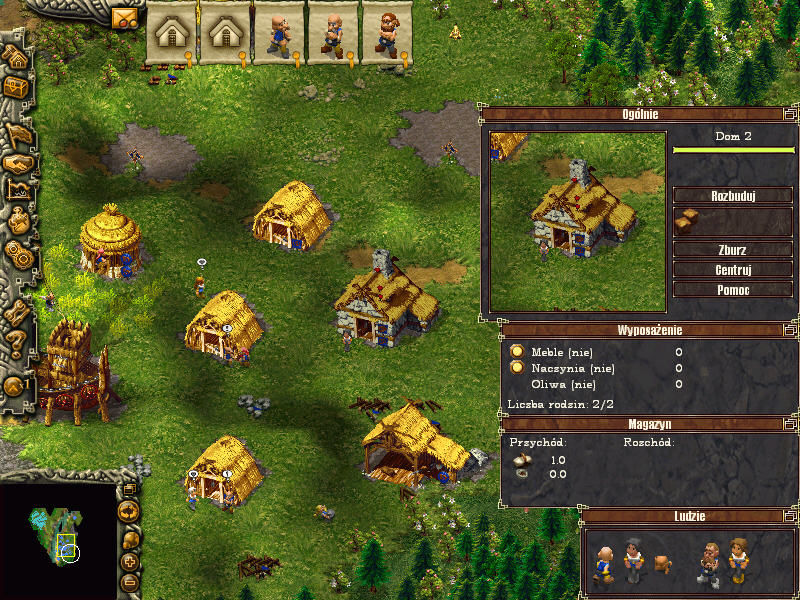The height and width of the screenshot is (600, 800).
Task: Collapse the Wyposażenie panel
Action: pyautogui.click(x=790, y=329)
